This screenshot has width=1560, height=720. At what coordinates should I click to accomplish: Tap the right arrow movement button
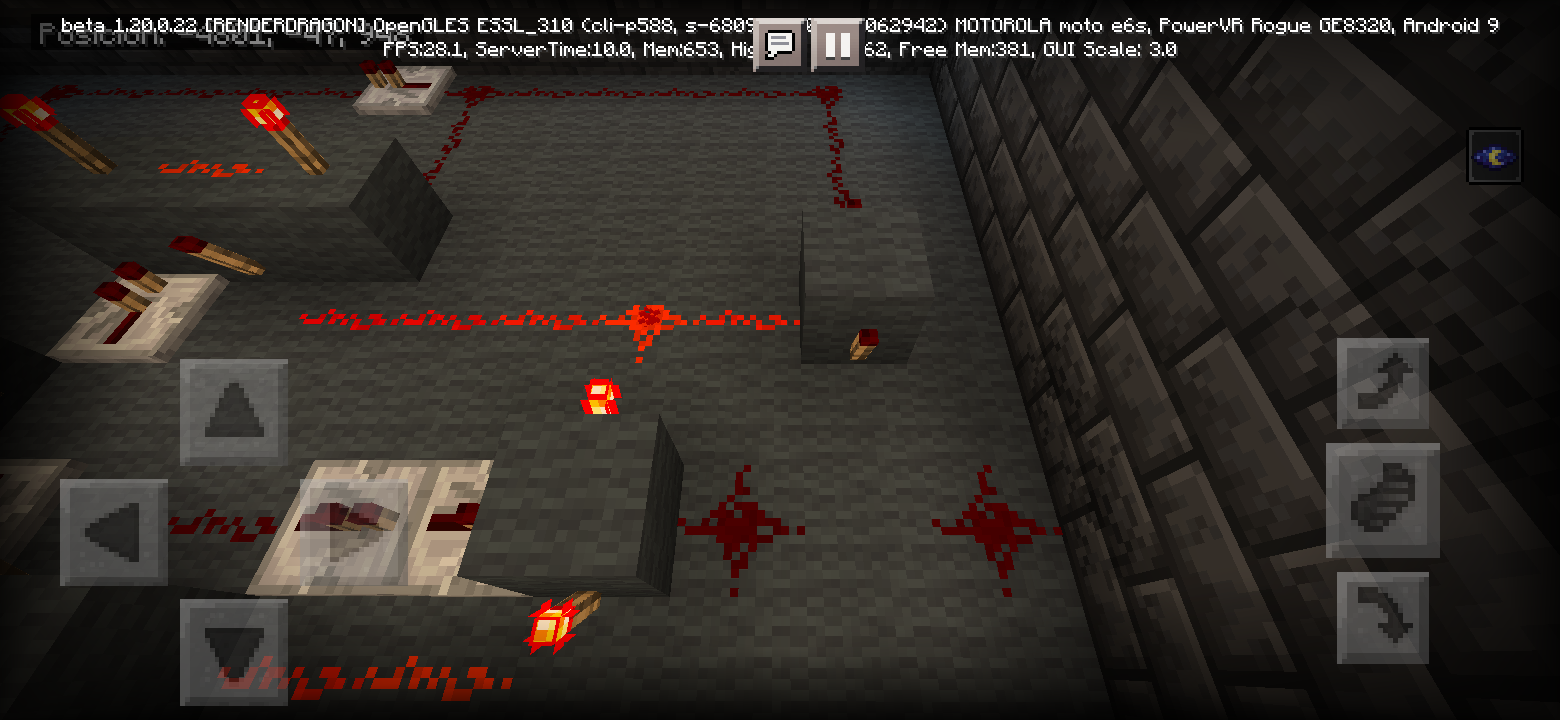point(354,531)
